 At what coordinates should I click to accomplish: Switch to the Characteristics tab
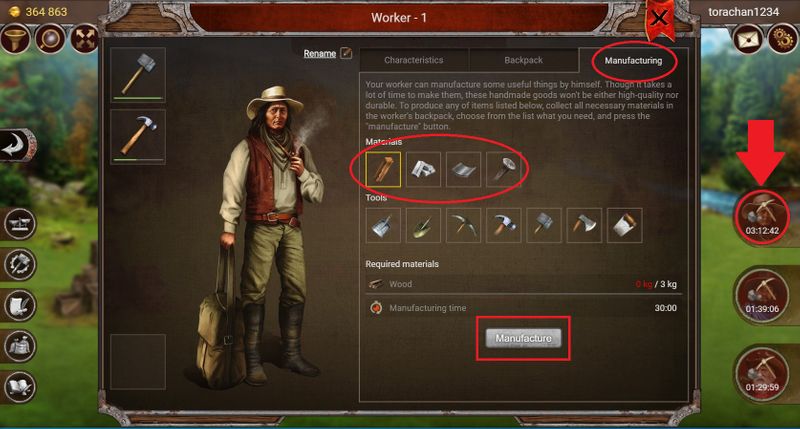pyautogui.click(x=413, y=60)
